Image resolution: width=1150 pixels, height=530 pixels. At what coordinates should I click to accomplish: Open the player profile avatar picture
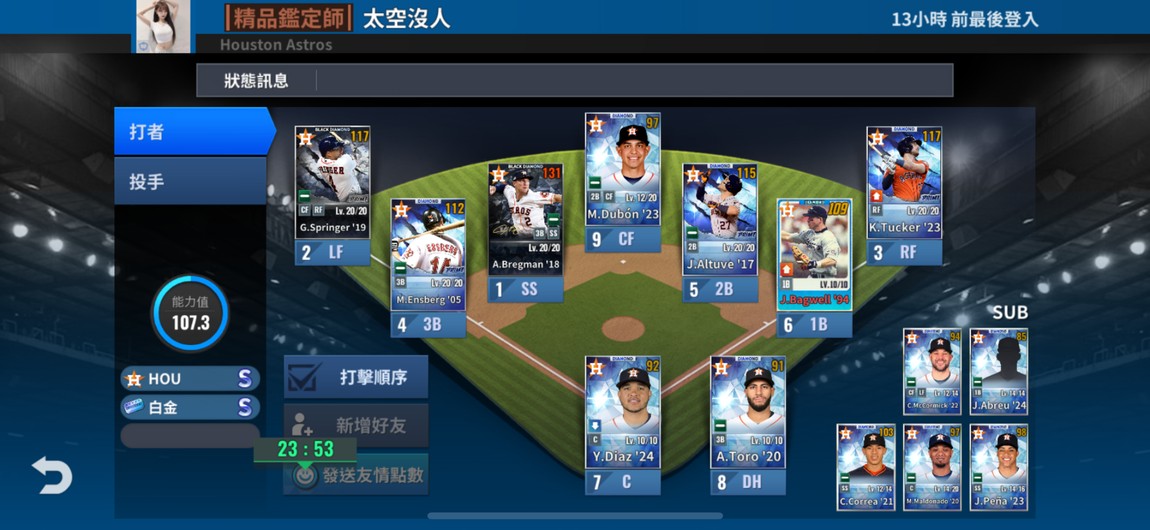point(162,24)
